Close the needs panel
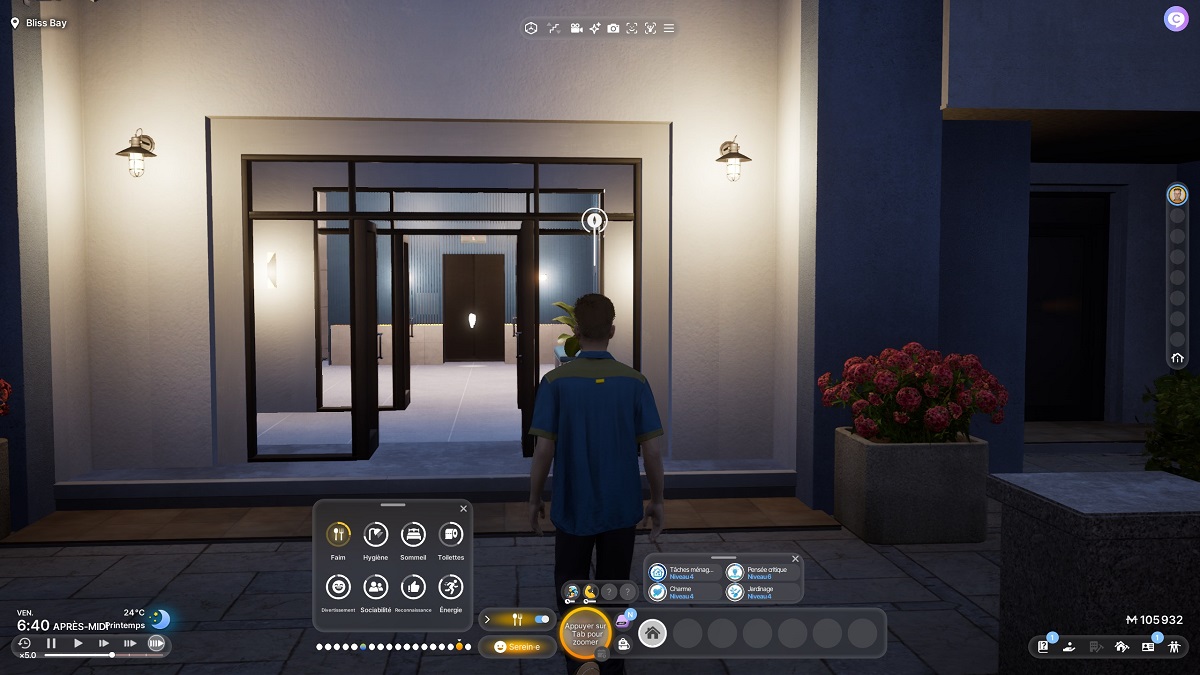 point(463,509)
